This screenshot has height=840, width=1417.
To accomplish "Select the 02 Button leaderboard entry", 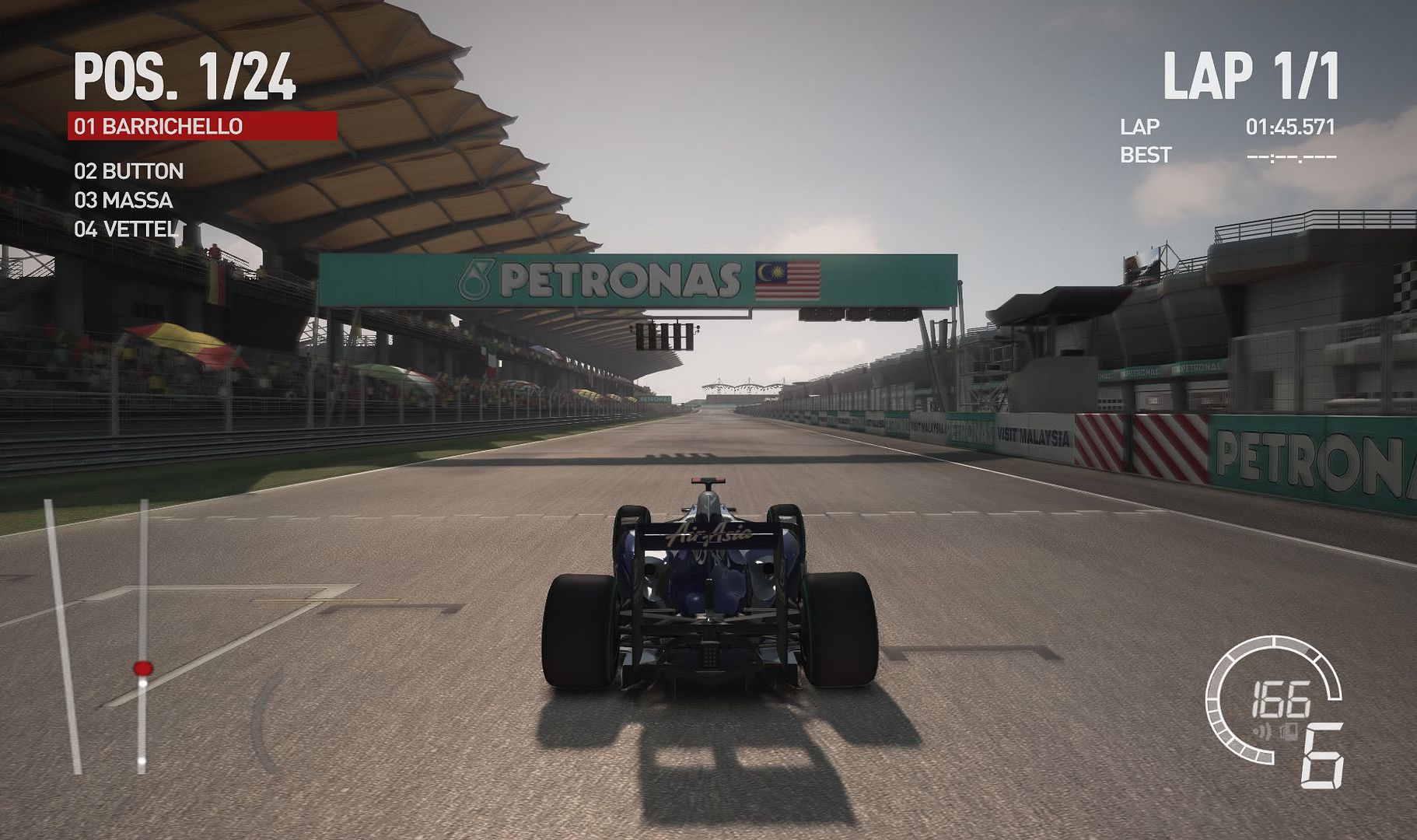I will pyautogui.click(x=128, y=171).
